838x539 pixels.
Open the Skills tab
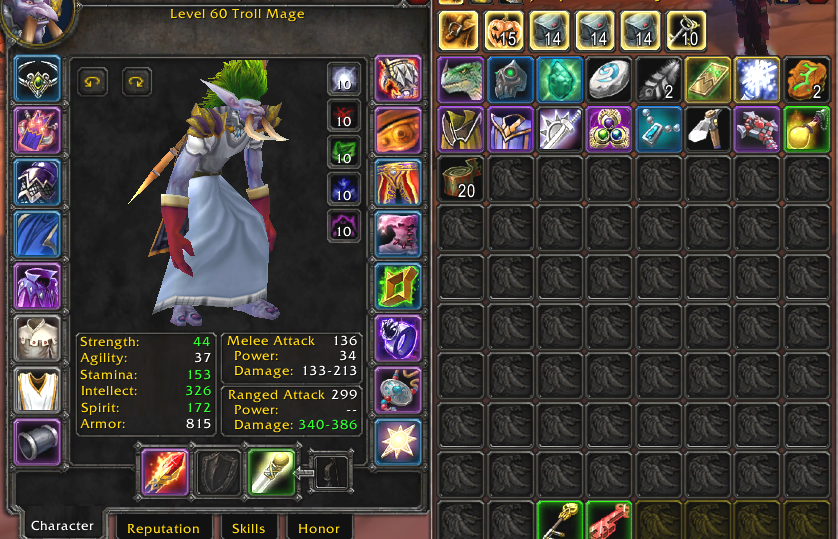[248, 528]
